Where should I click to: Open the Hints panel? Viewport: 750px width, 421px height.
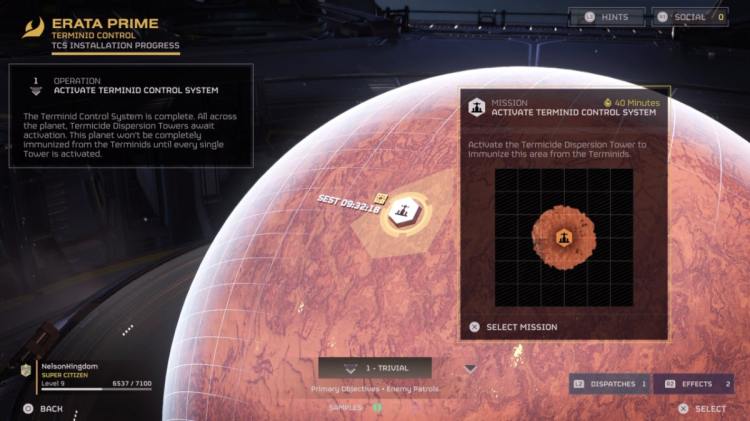click(607, 17)
